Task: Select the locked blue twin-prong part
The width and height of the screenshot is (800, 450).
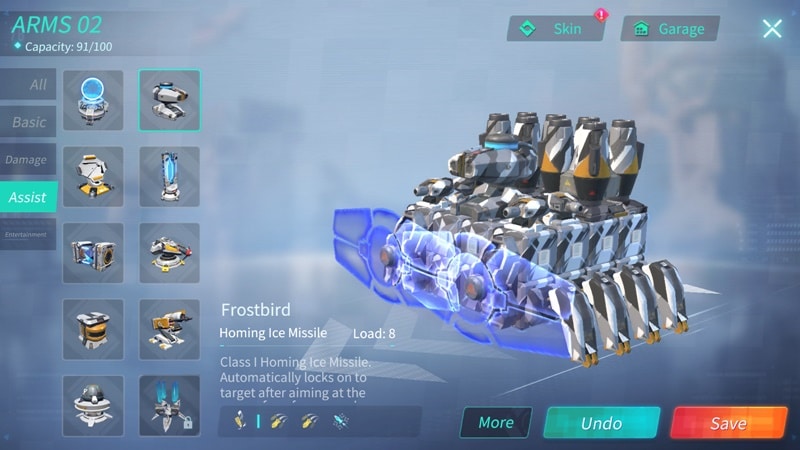Action: tap(169, 405)
